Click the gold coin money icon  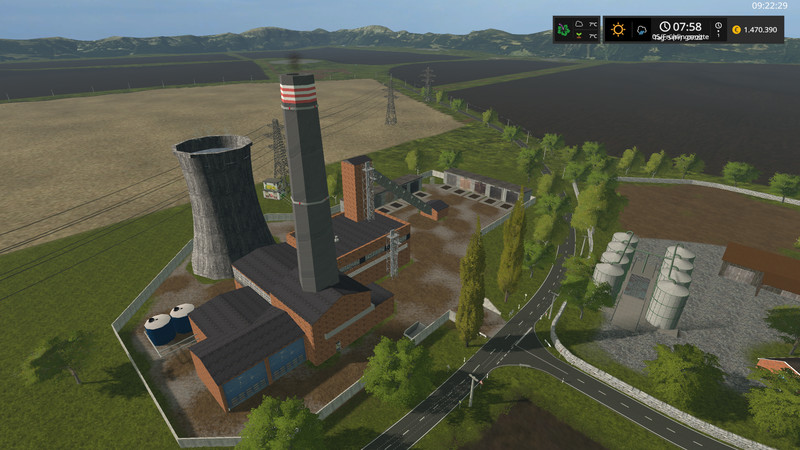[x=736, y=30]
